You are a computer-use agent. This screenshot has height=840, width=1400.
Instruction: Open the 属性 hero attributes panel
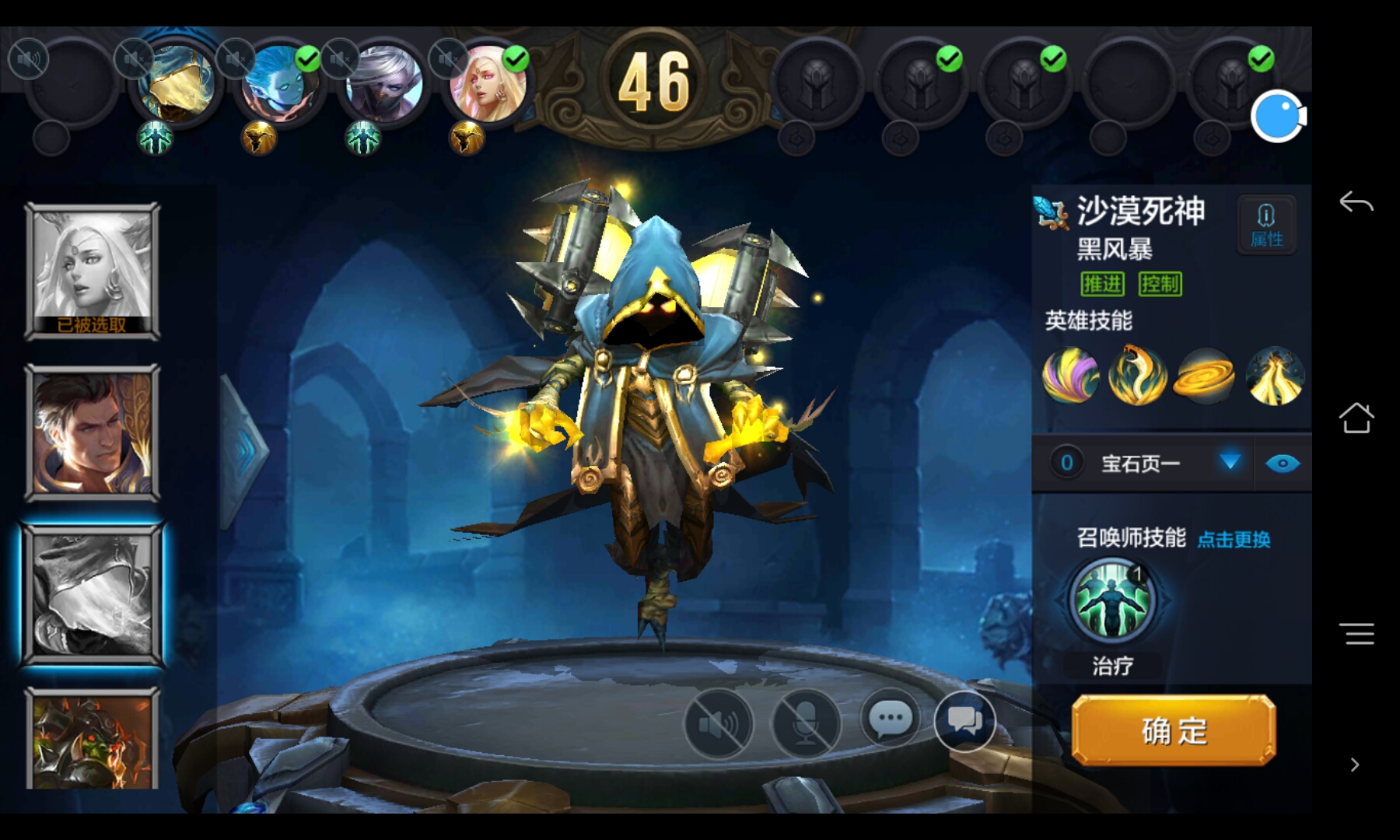coord(1266,225)
